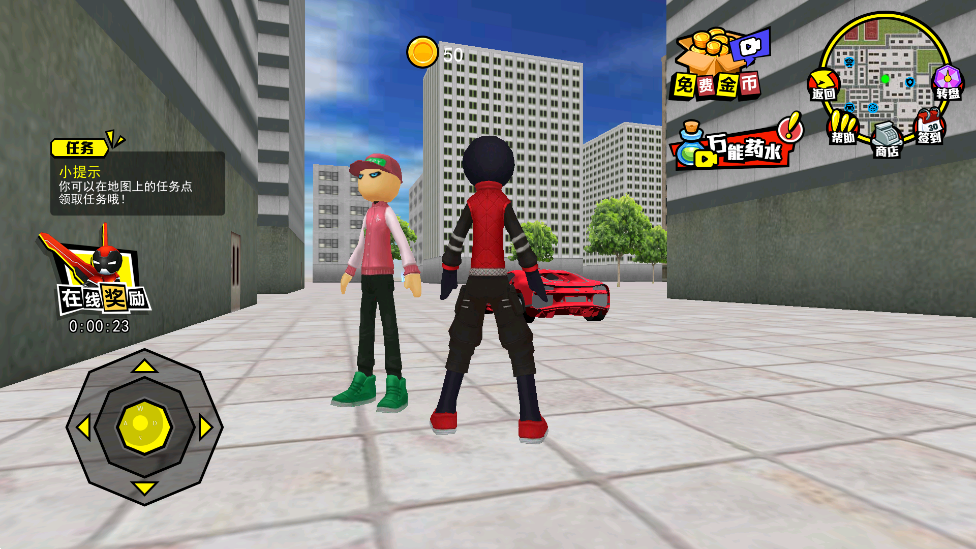
Task: Tap the joystick's up arrow
Action: 145,366
